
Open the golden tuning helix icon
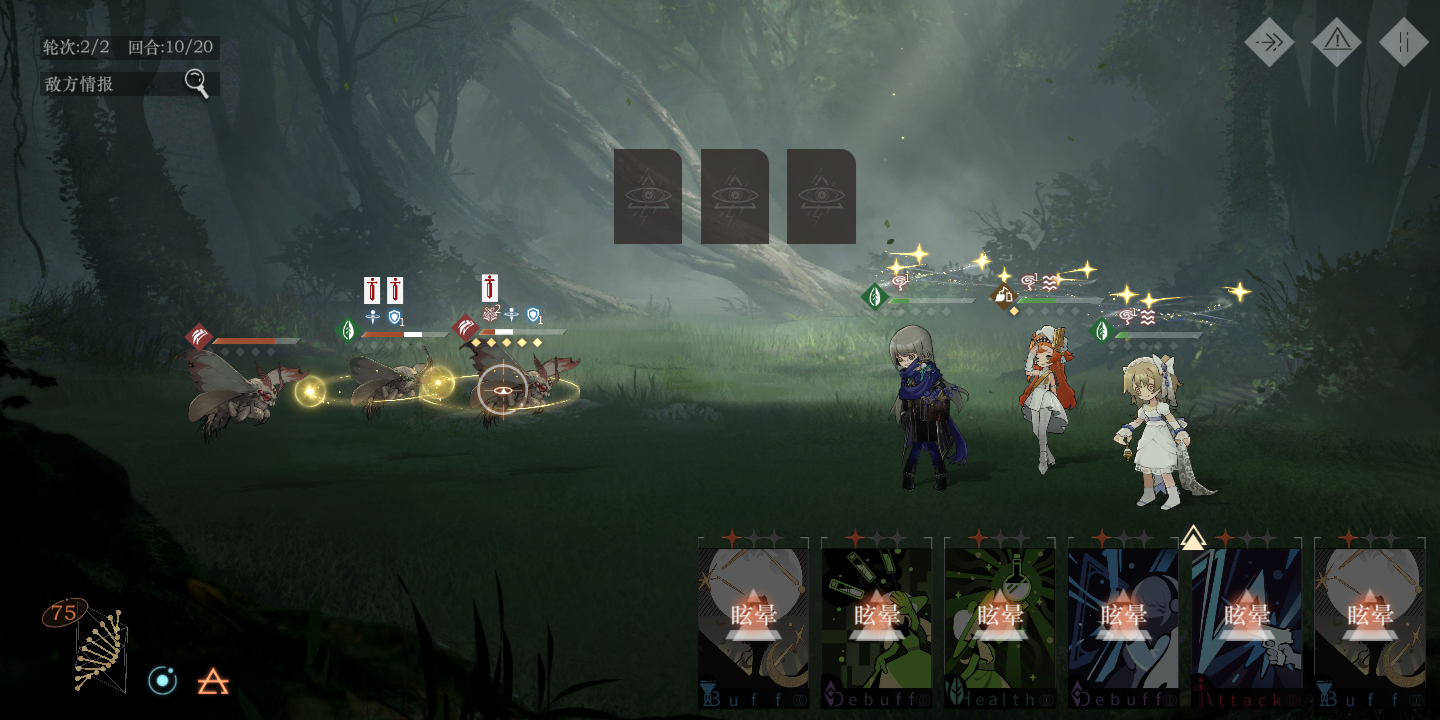click(x=100, y=650)
